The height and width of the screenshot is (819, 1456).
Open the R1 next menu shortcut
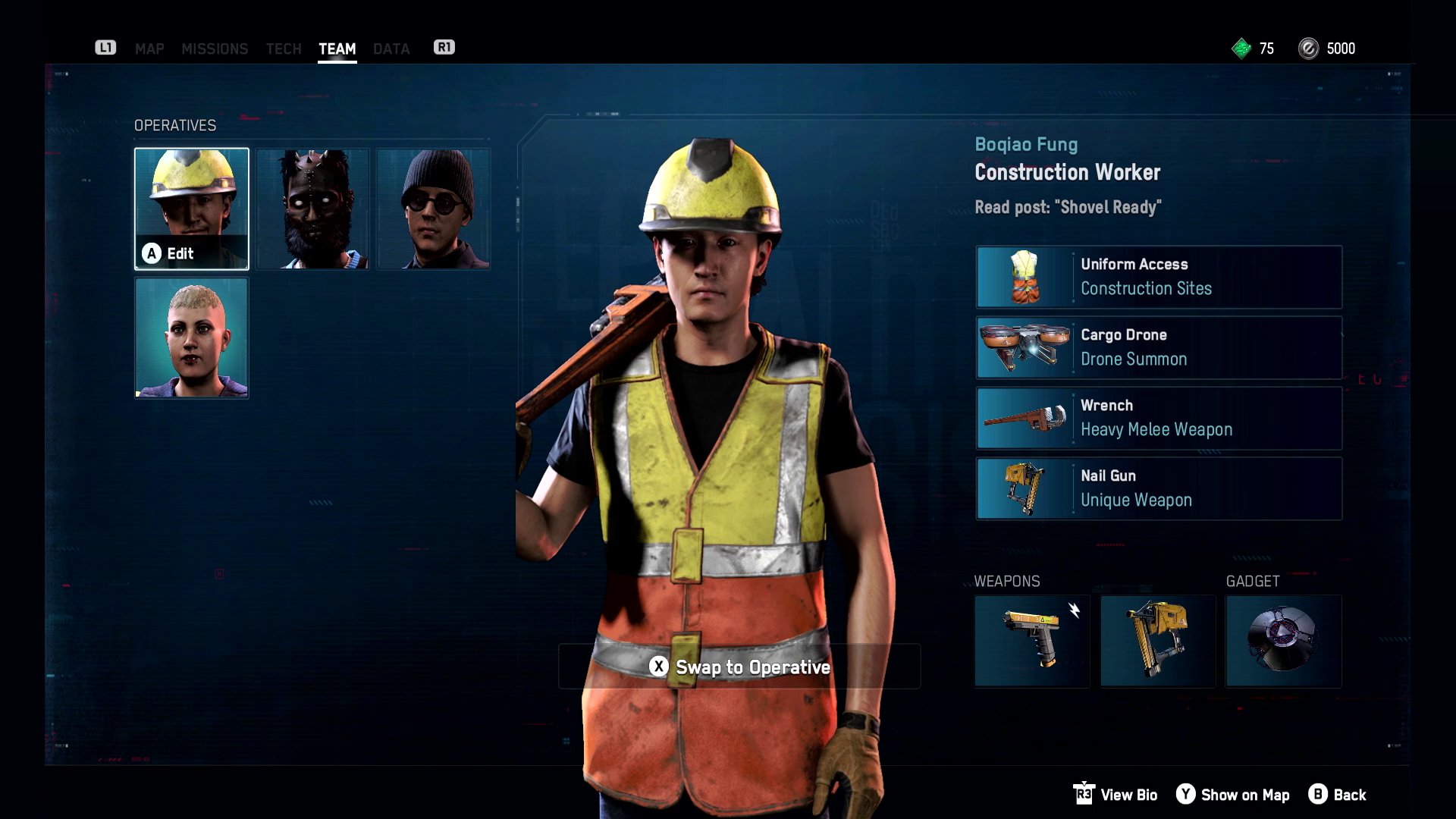pyautogui.click(x=445, y=47)
